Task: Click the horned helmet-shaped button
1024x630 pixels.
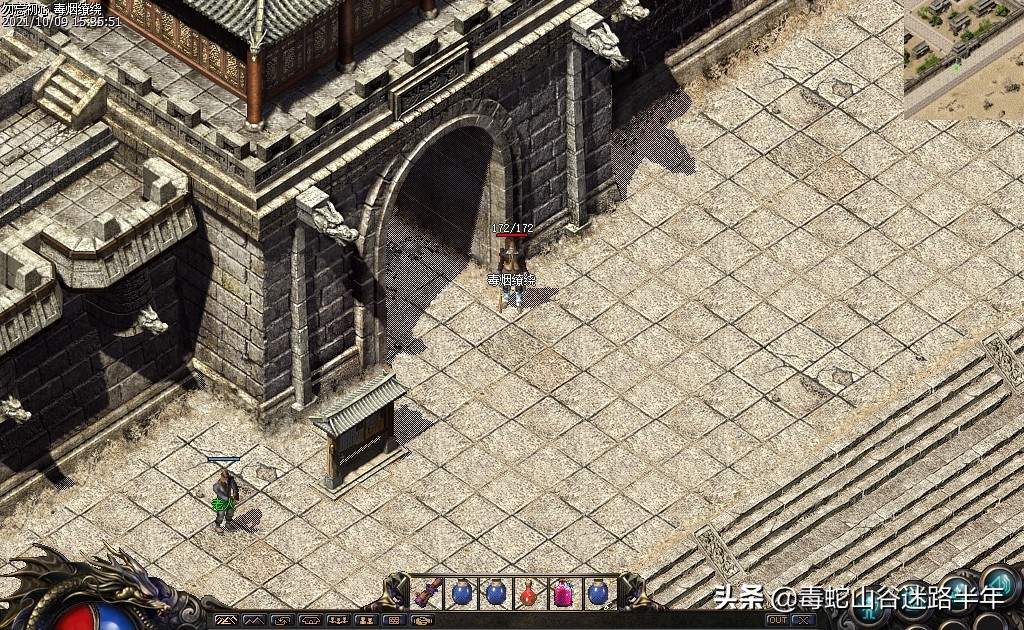Action: coord(310,620)
